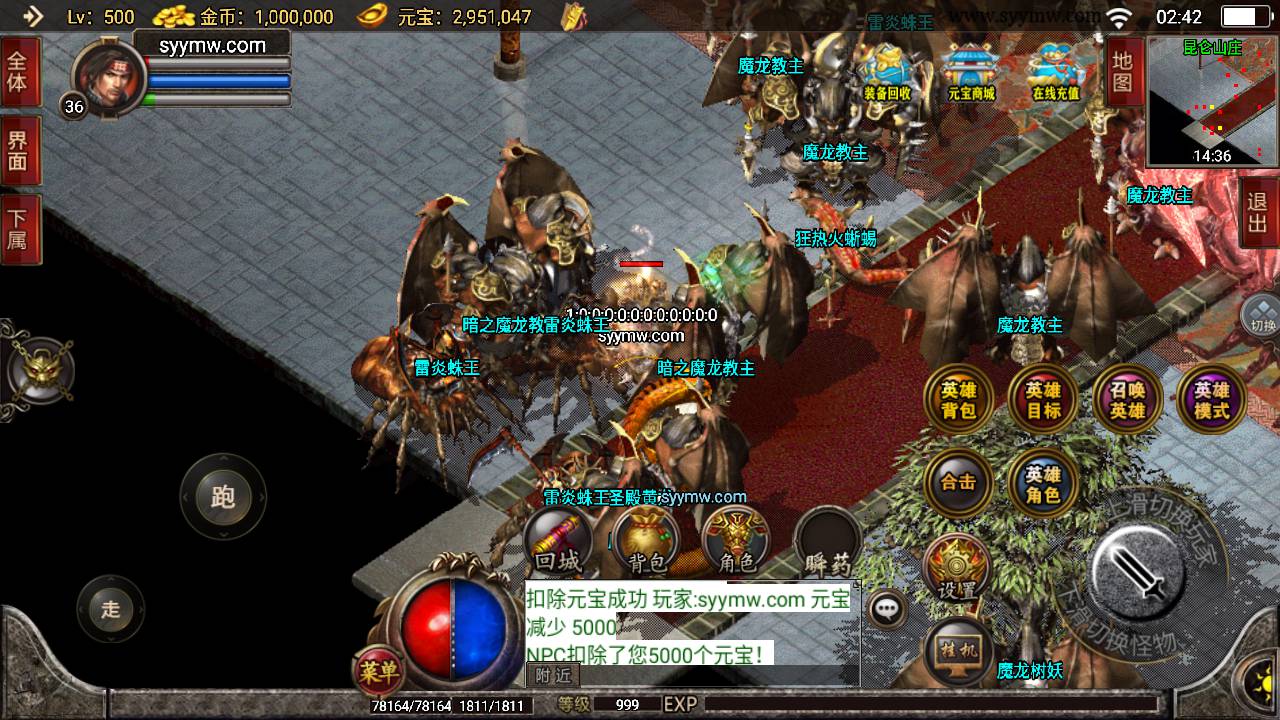Select the 英雄目标 hero target button
The height and width of the screenshot is (720, 1280).
1043,401
